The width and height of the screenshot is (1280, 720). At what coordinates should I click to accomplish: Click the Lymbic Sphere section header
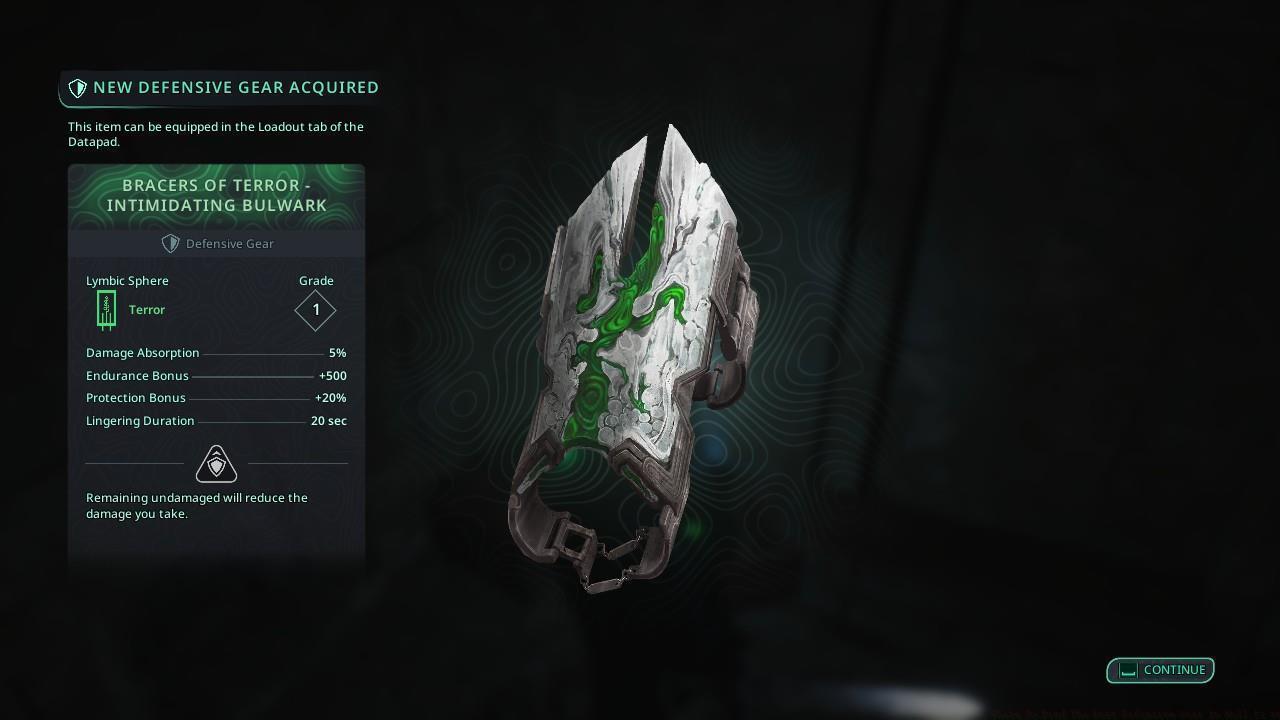coord(127,281)
